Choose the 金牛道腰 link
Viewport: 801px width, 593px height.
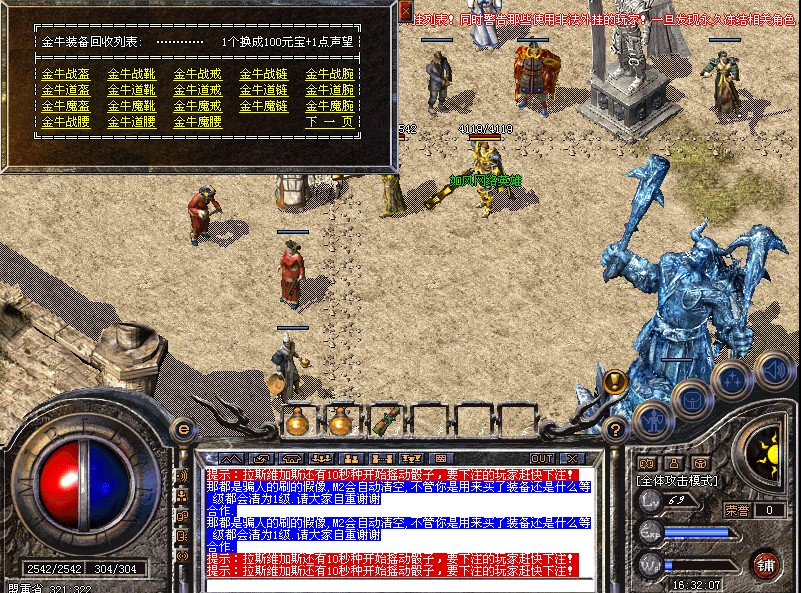tap(130, 122)
